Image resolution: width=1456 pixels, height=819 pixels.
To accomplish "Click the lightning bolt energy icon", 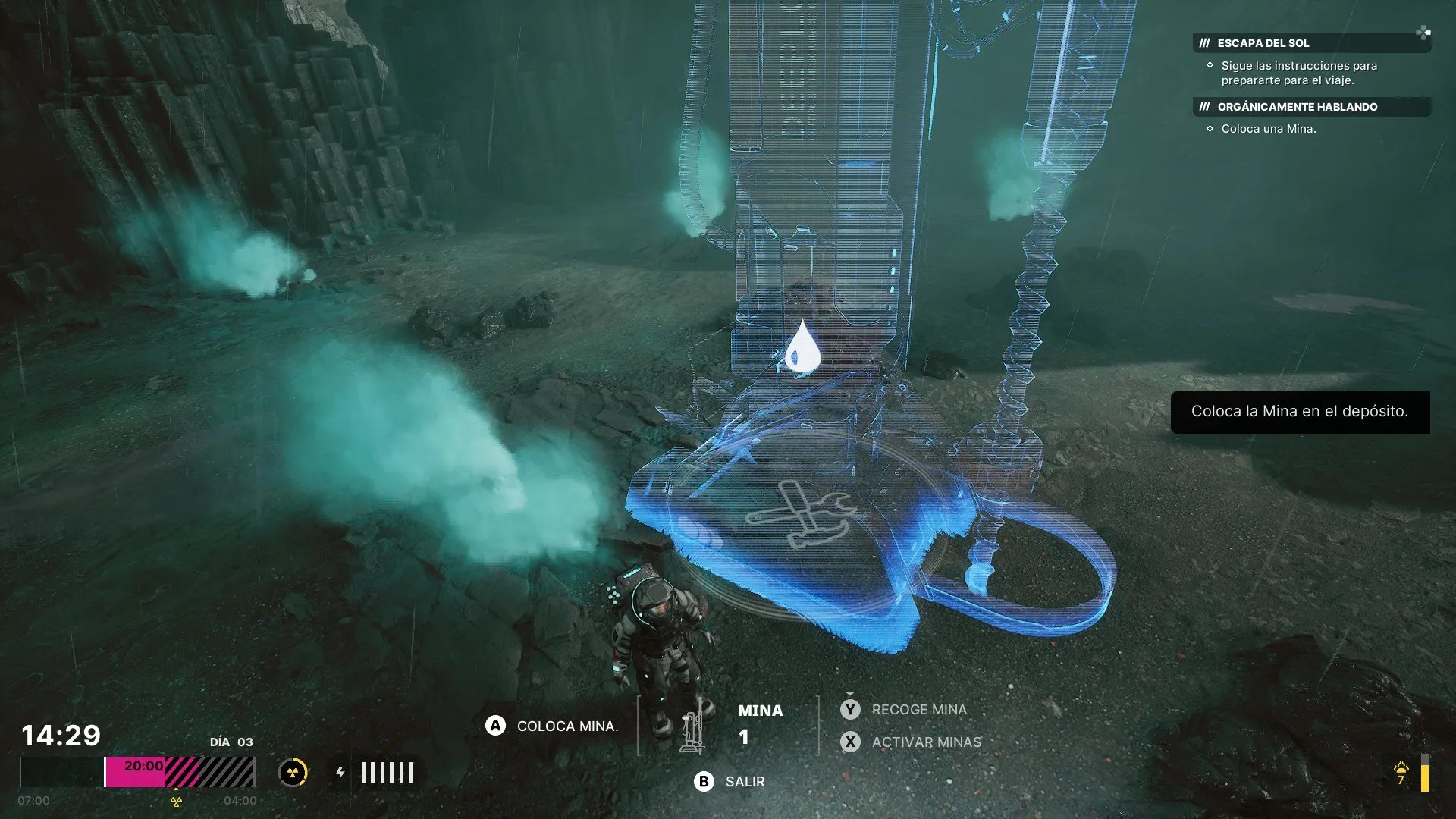I will (340, 773).
